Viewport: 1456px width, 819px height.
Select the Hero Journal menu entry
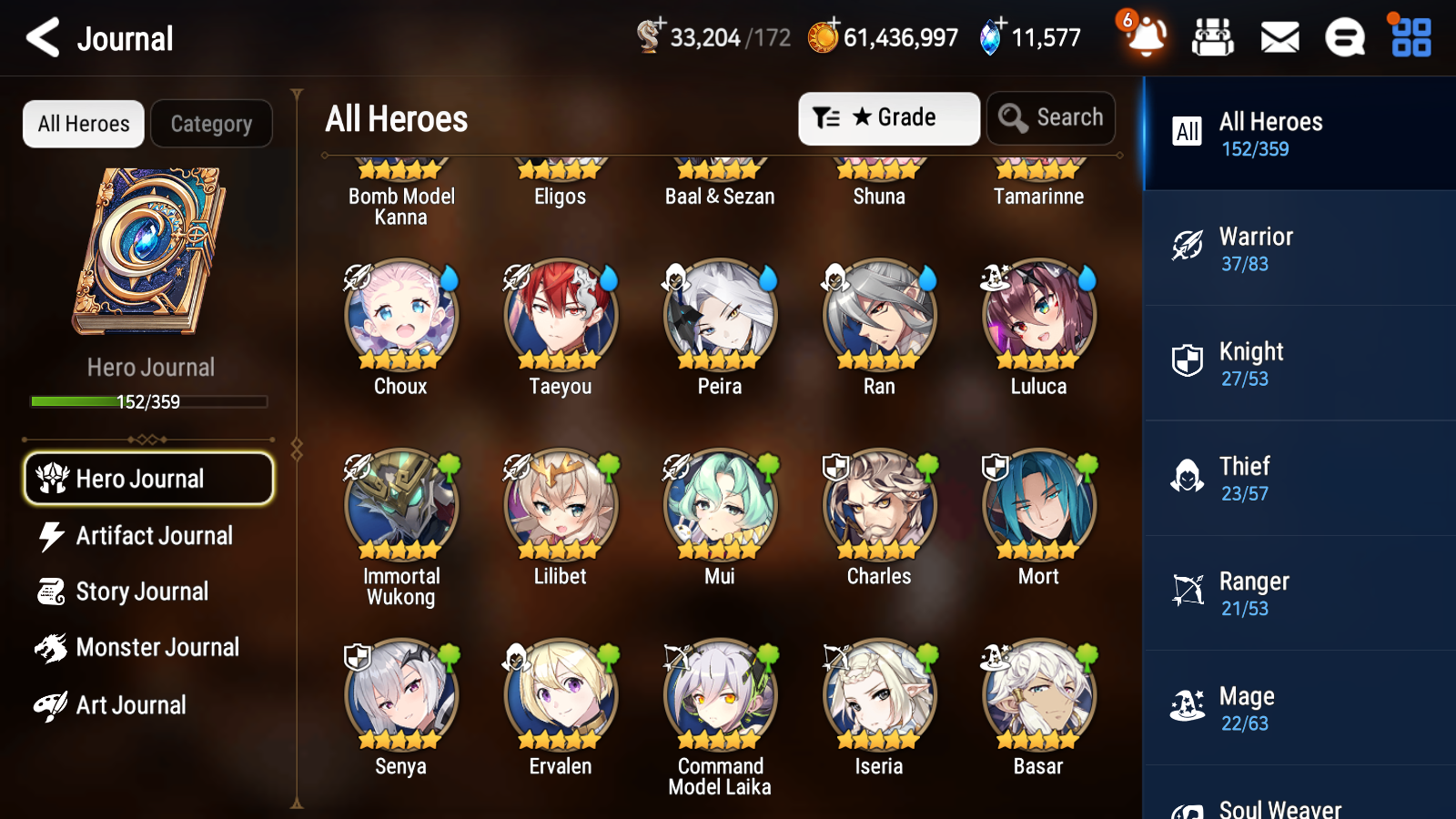(147, 478)
